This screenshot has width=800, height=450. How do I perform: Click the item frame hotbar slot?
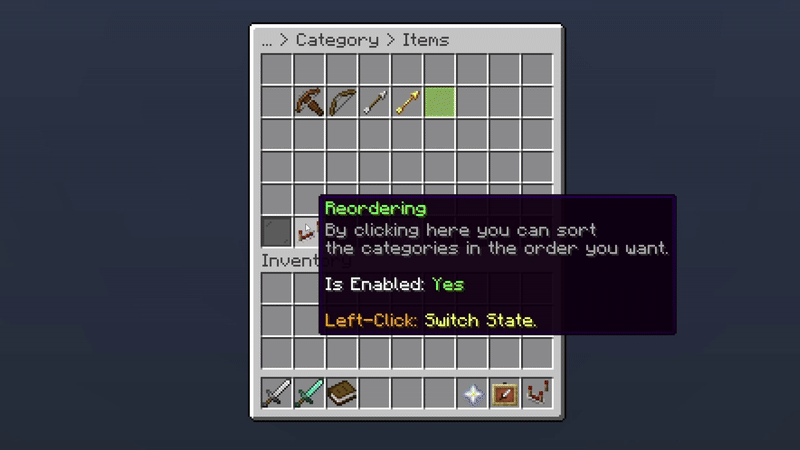click(x=505, y=393)
